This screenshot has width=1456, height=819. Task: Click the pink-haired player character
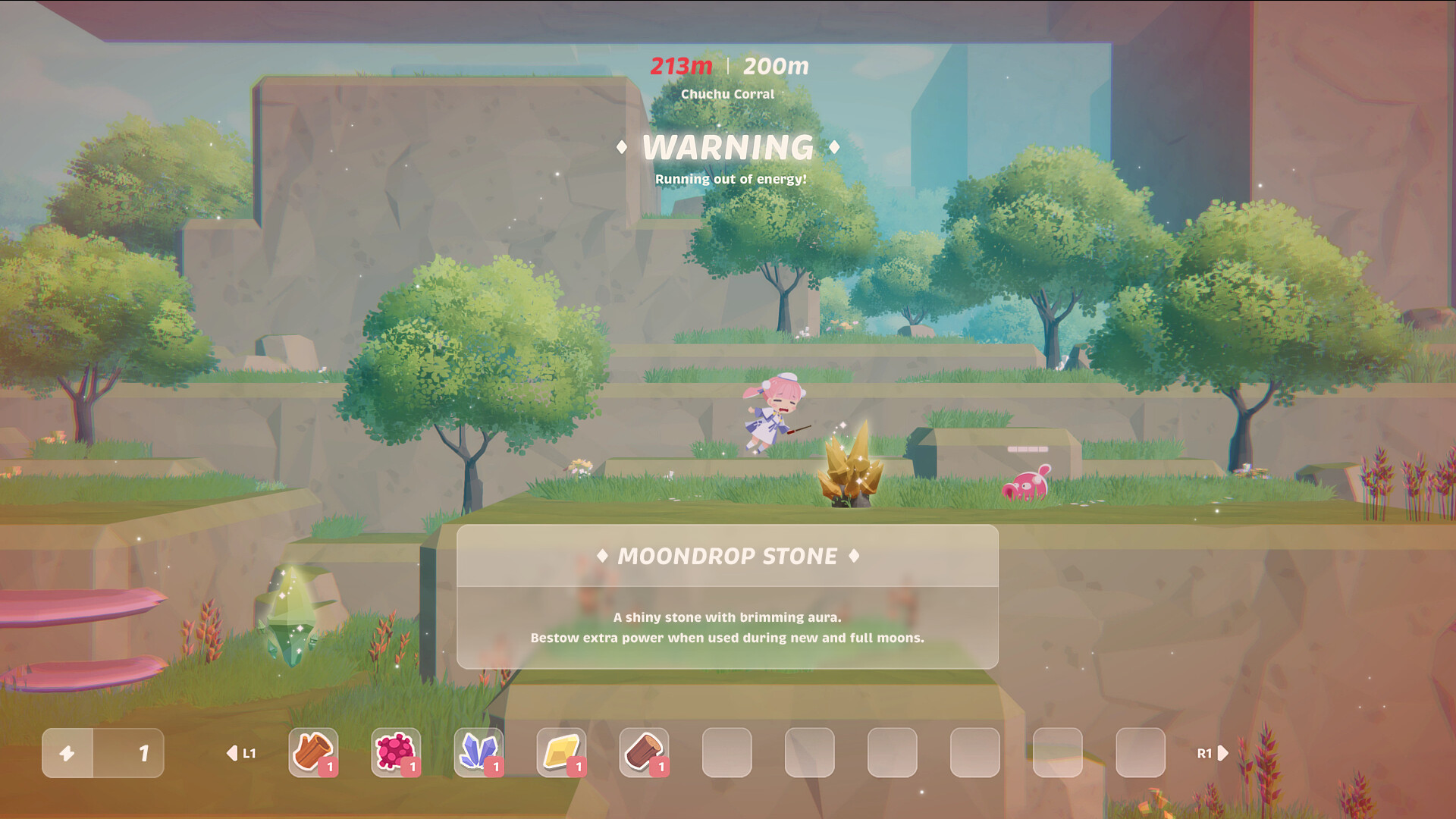pyautogui.click(x=773, y=413)
